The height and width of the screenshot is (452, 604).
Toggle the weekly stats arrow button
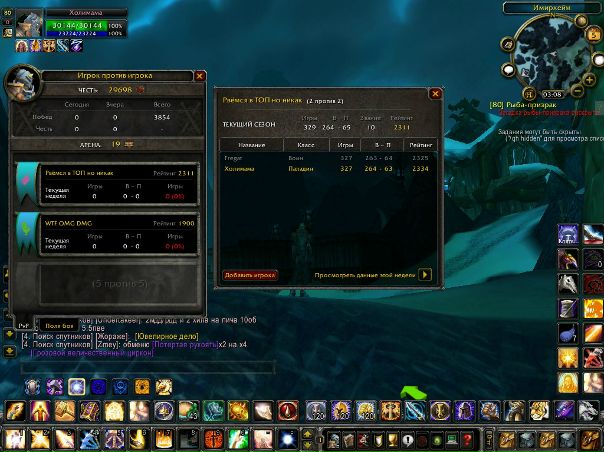[x=425, y=274]
